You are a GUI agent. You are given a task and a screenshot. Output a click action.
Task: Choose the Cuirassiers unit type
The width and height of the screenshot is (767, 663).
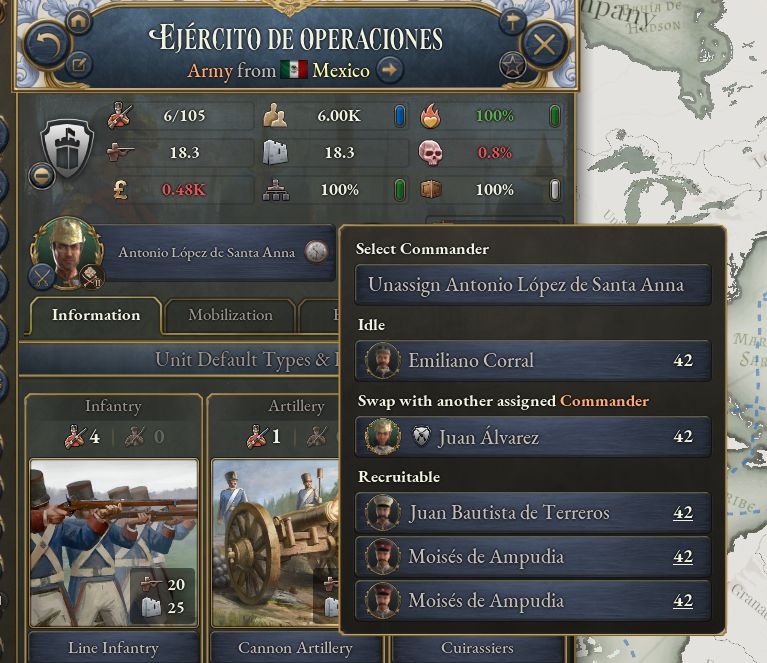[478, 648]
